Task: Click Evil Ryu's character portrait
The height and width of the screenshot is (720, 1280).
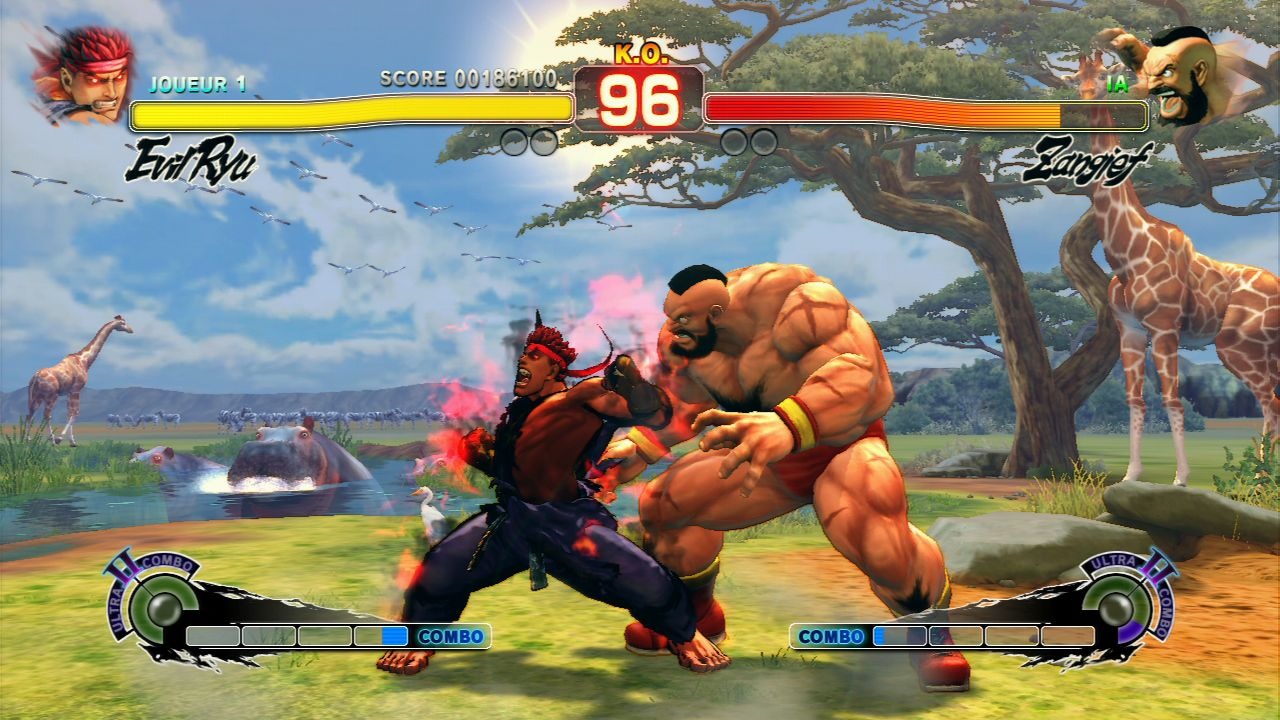Action: point(82,76)
